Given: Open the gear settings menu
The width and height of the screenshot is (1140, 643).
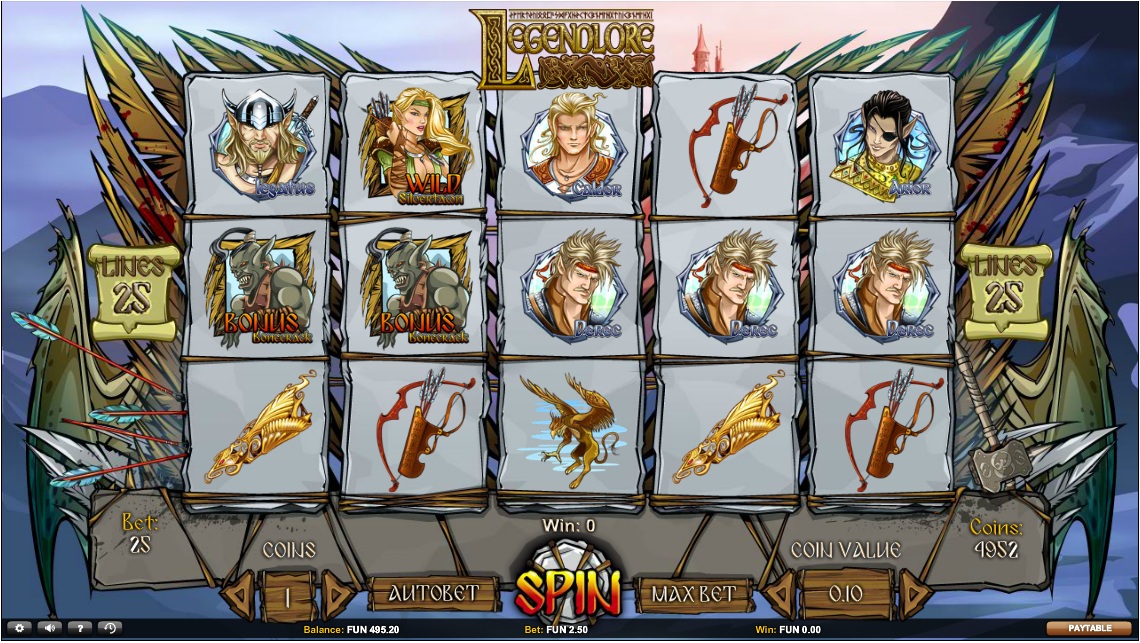Looking at the screenshot, I should [18, 629].
